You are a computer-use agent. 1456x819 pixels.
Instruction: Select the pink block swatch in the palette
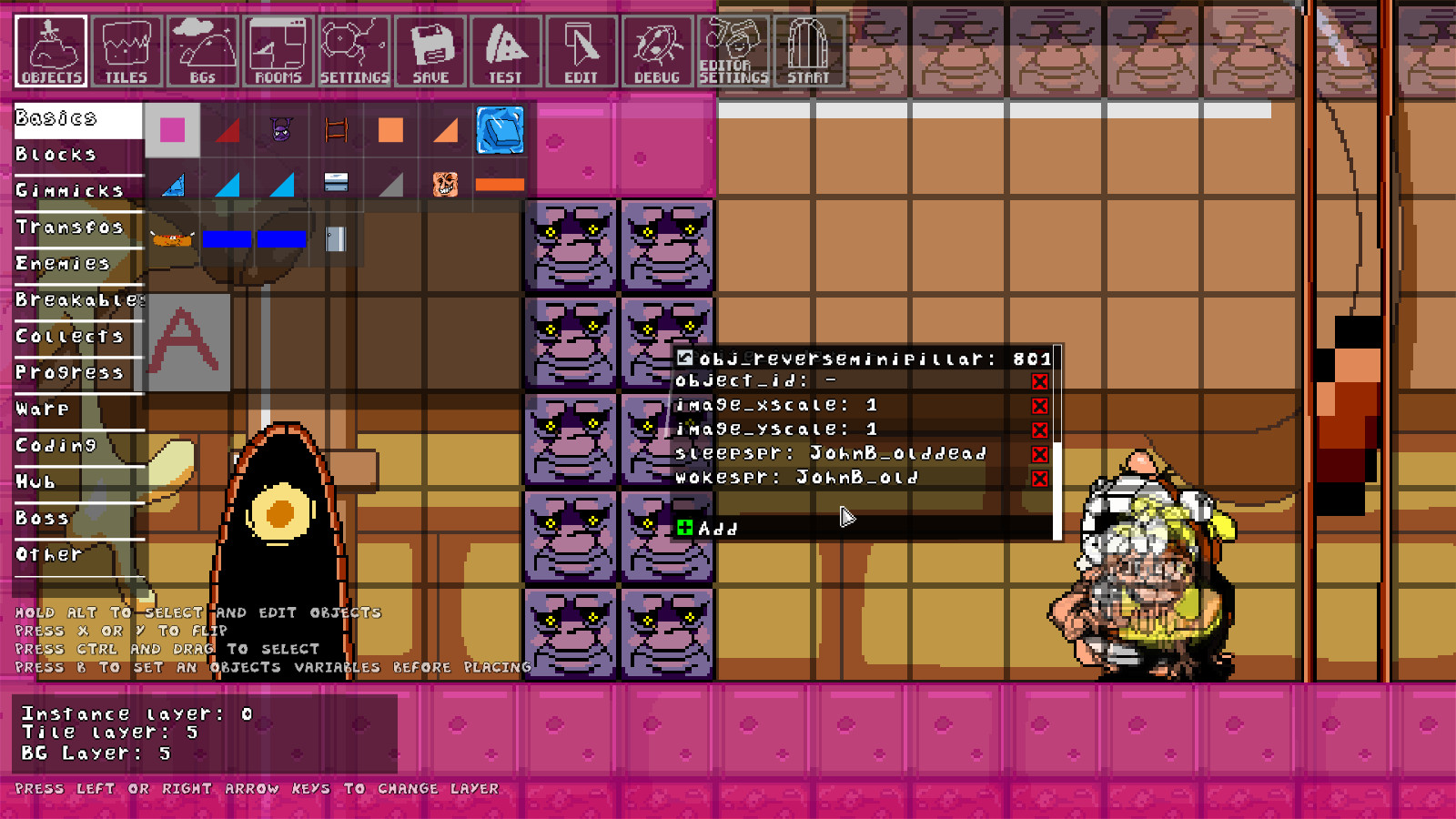click(172, 130)
